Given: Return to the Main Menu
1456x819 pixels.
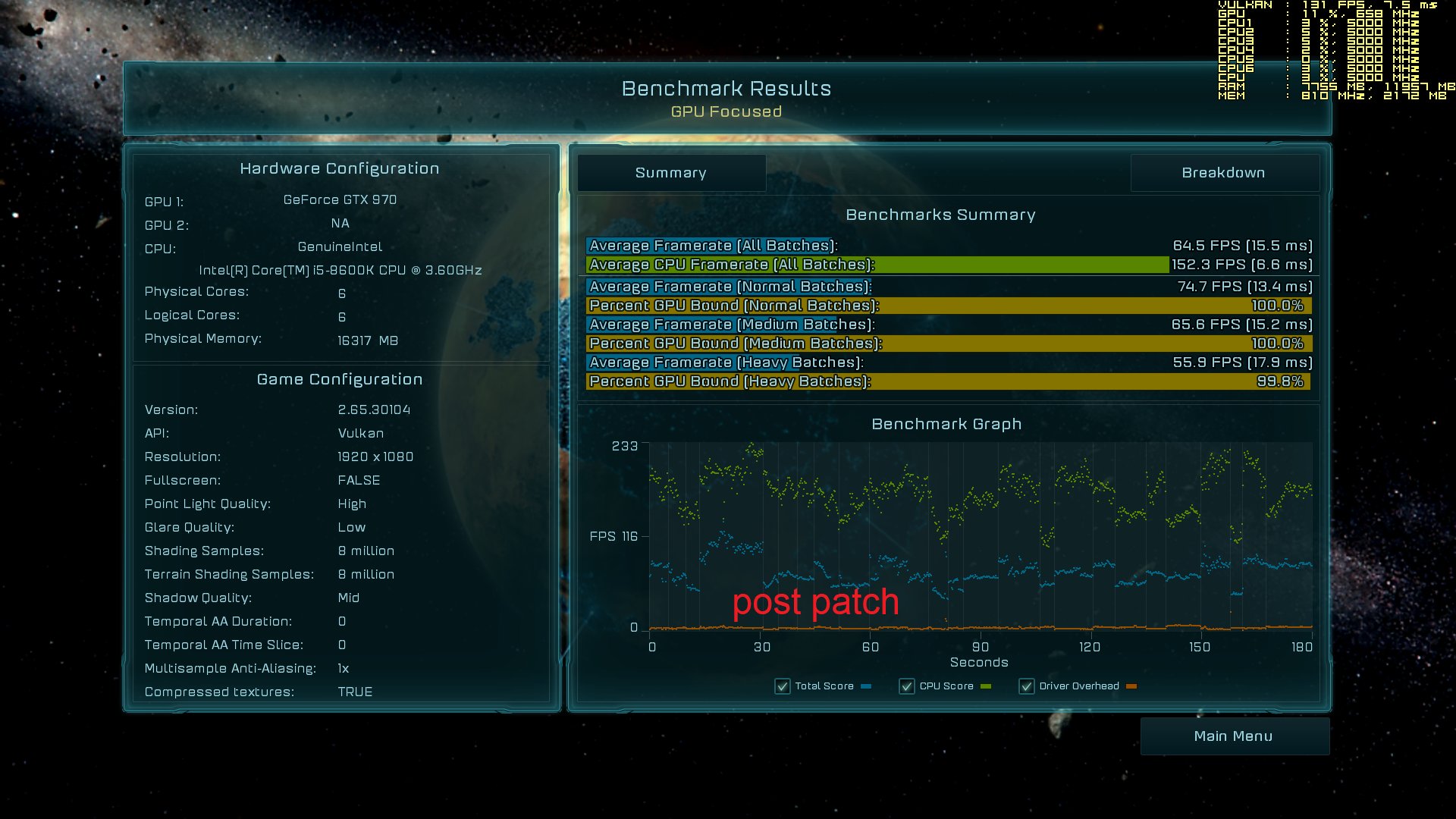Looking at the screenshot, I should click(x=1234, y=736).
